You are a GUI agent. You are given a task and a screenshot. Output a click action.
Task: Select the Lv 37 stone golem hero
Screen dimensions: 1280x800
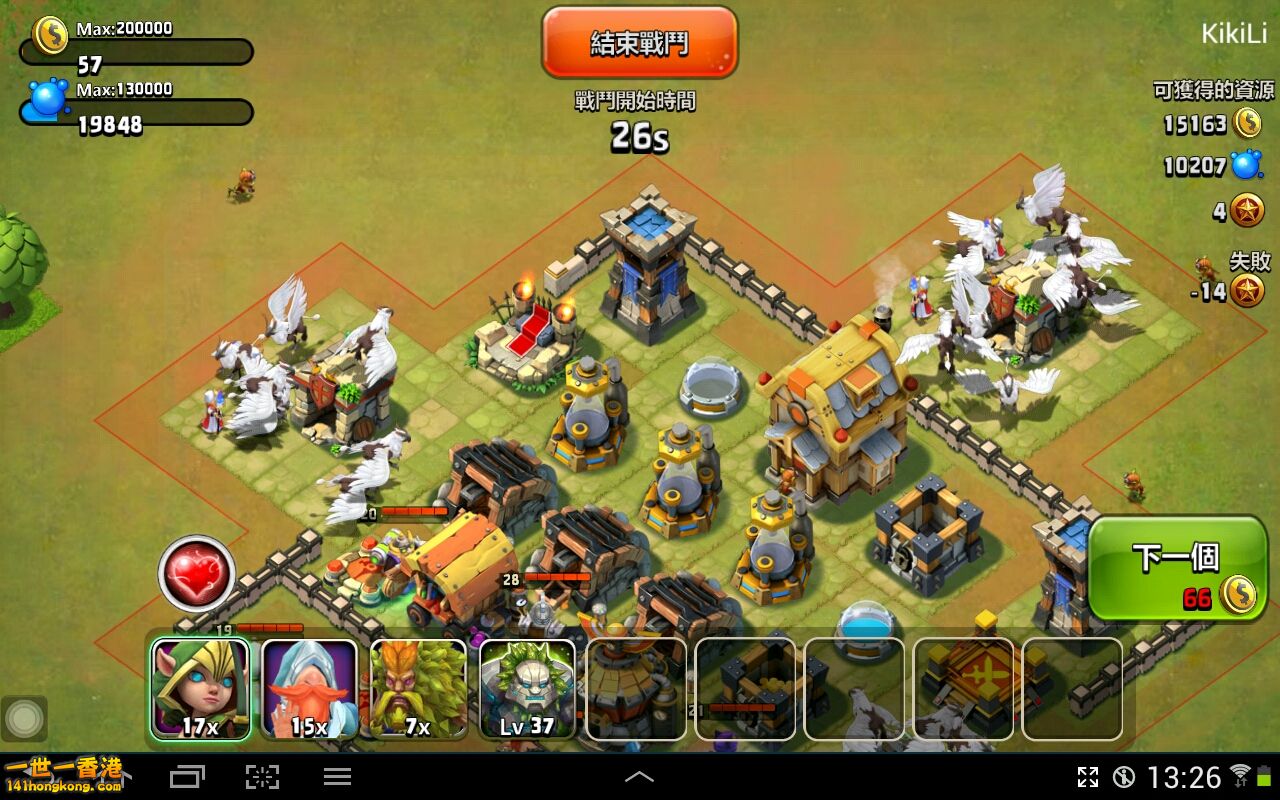[x=527, y=689]
